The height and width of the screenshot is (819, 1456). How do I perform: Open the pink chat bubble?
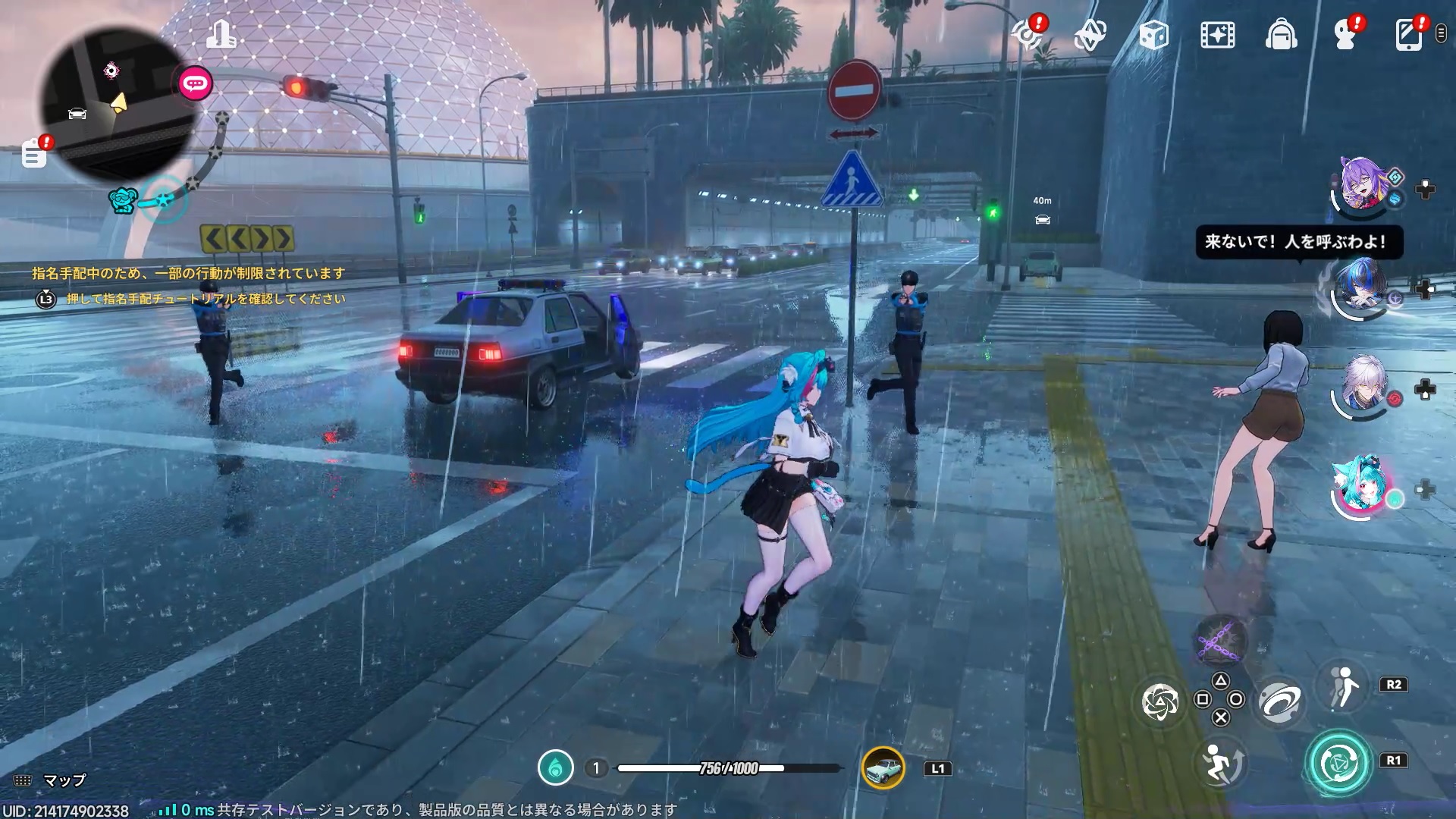[195, 83]
